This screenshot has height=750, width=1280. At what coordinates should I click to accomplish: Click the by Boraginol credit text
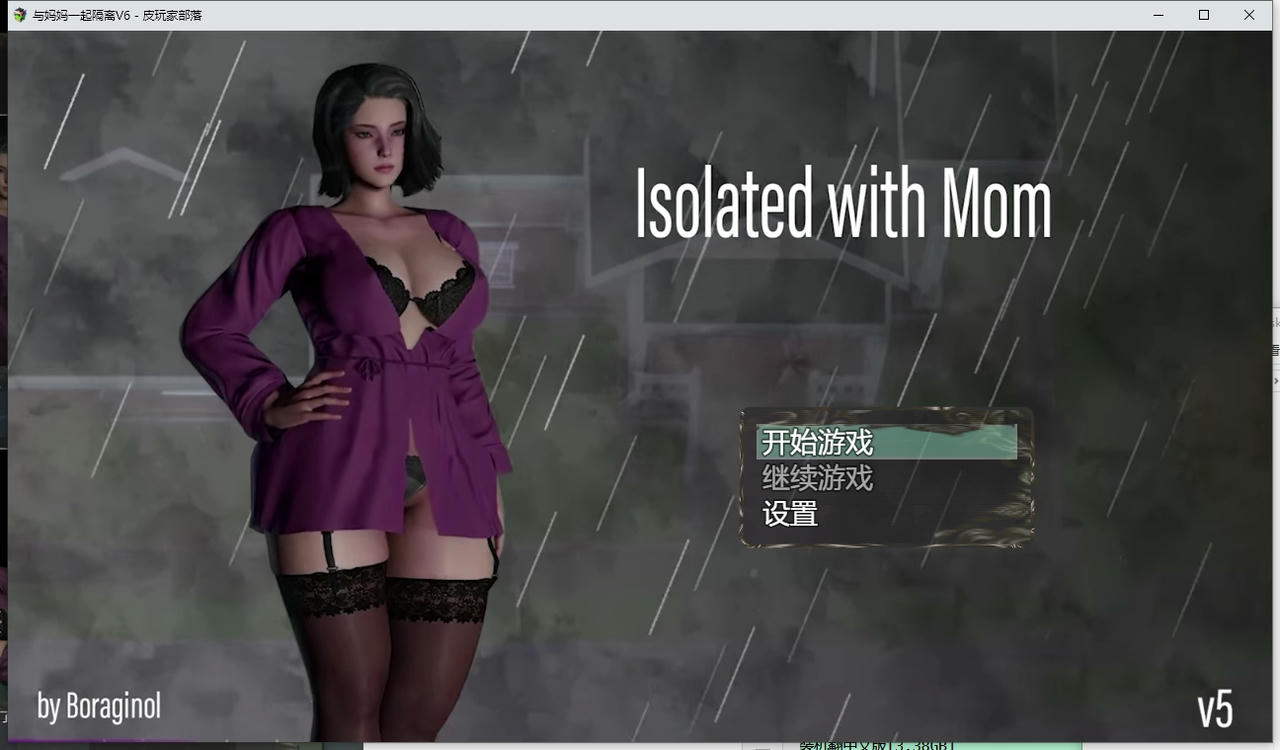point(100,706)
